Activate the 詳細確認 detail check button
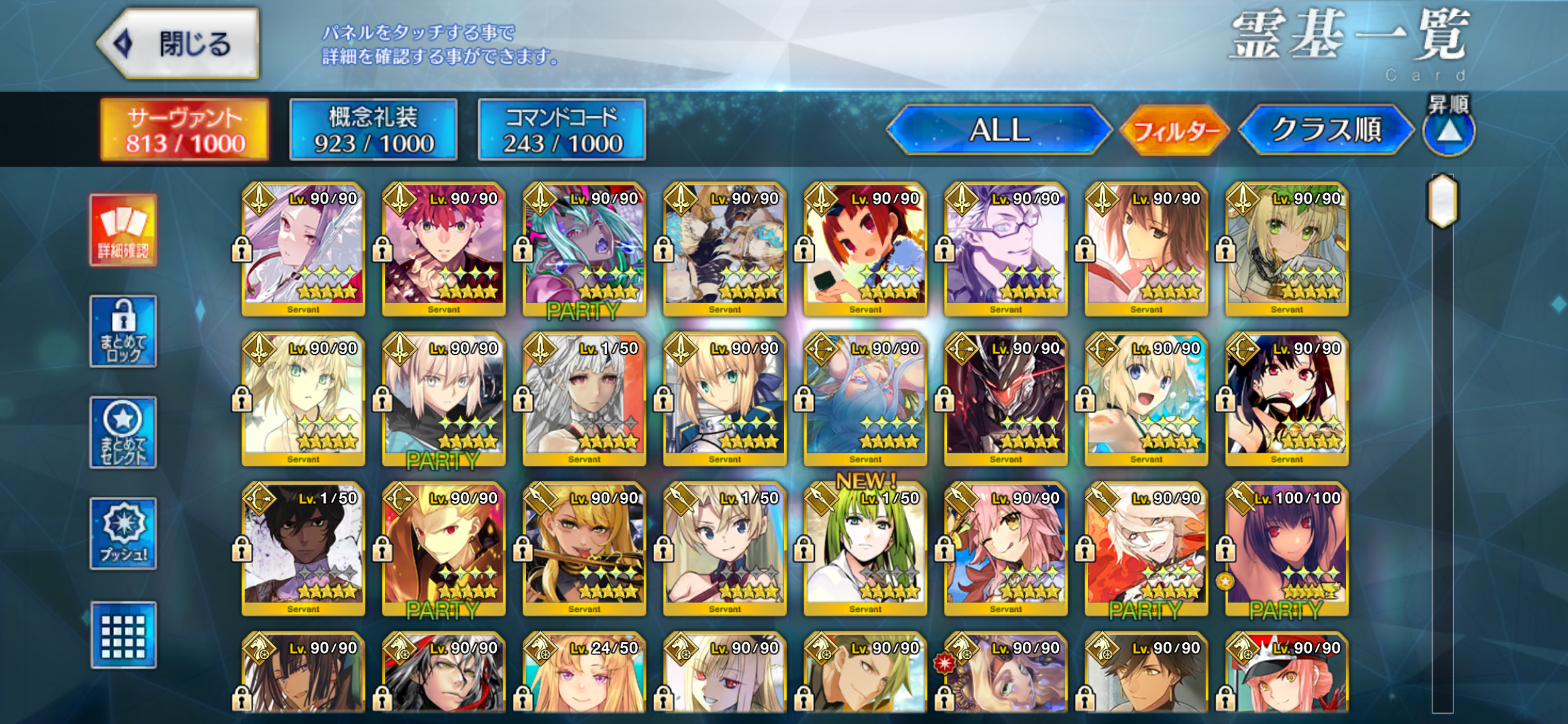 click(x=123, y=230)
